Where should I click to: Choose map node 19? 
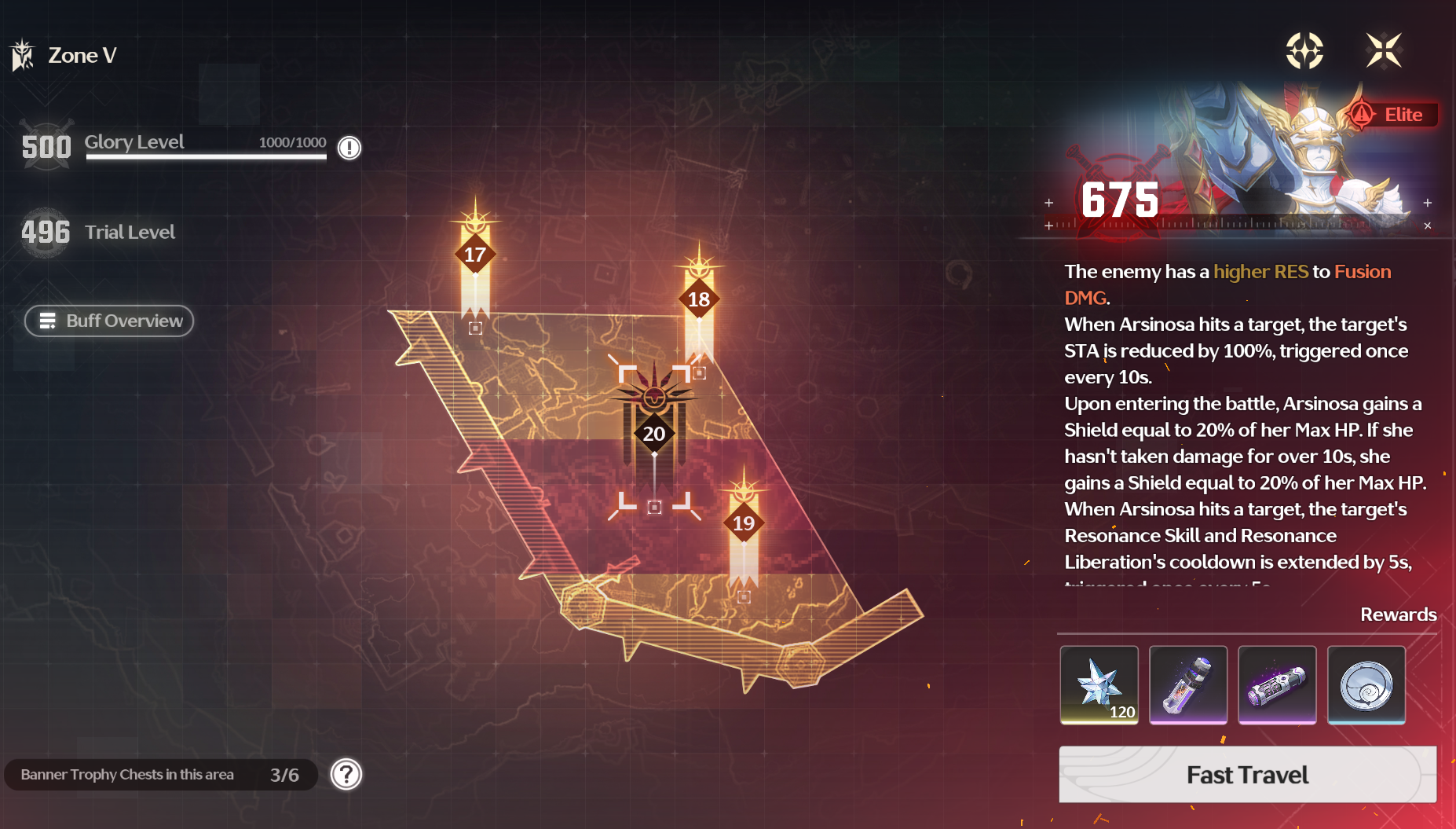coord(744,523)
